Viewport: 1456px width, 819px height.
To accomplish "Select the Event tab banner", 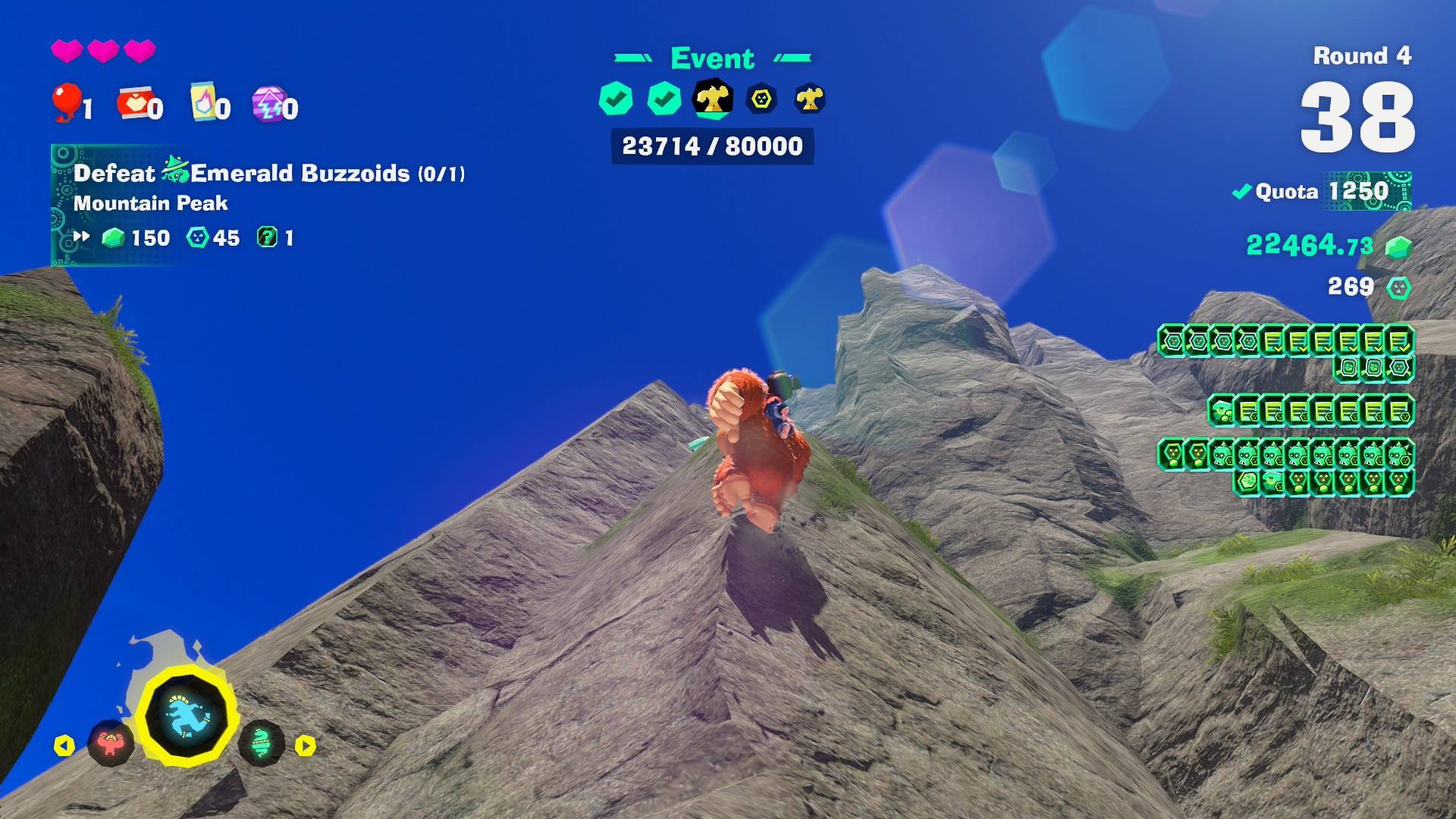I will click(711, 58).
